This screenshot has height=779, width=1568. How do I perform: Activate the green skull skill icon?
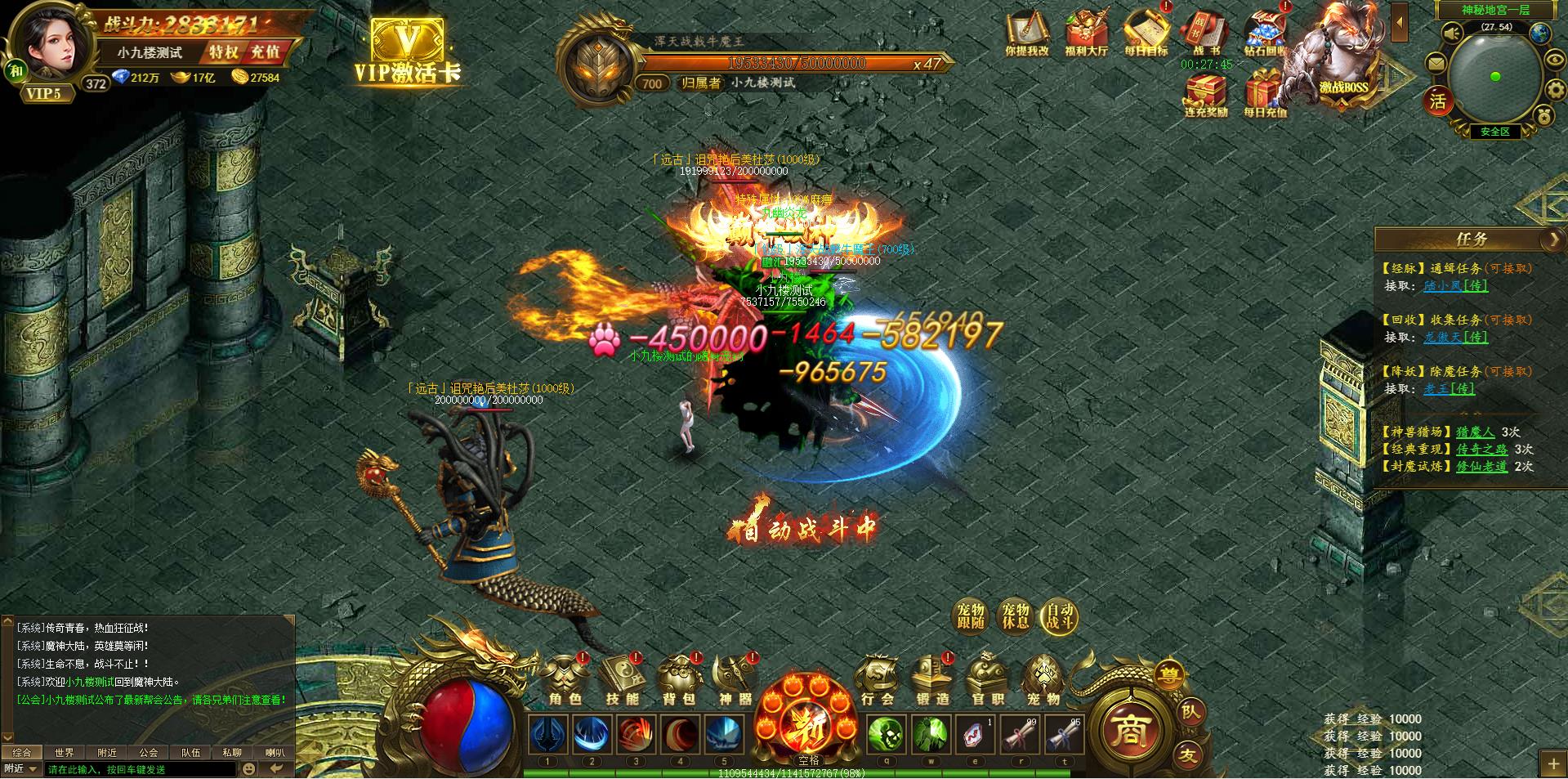pyautogui.click(x=886, y=735)
